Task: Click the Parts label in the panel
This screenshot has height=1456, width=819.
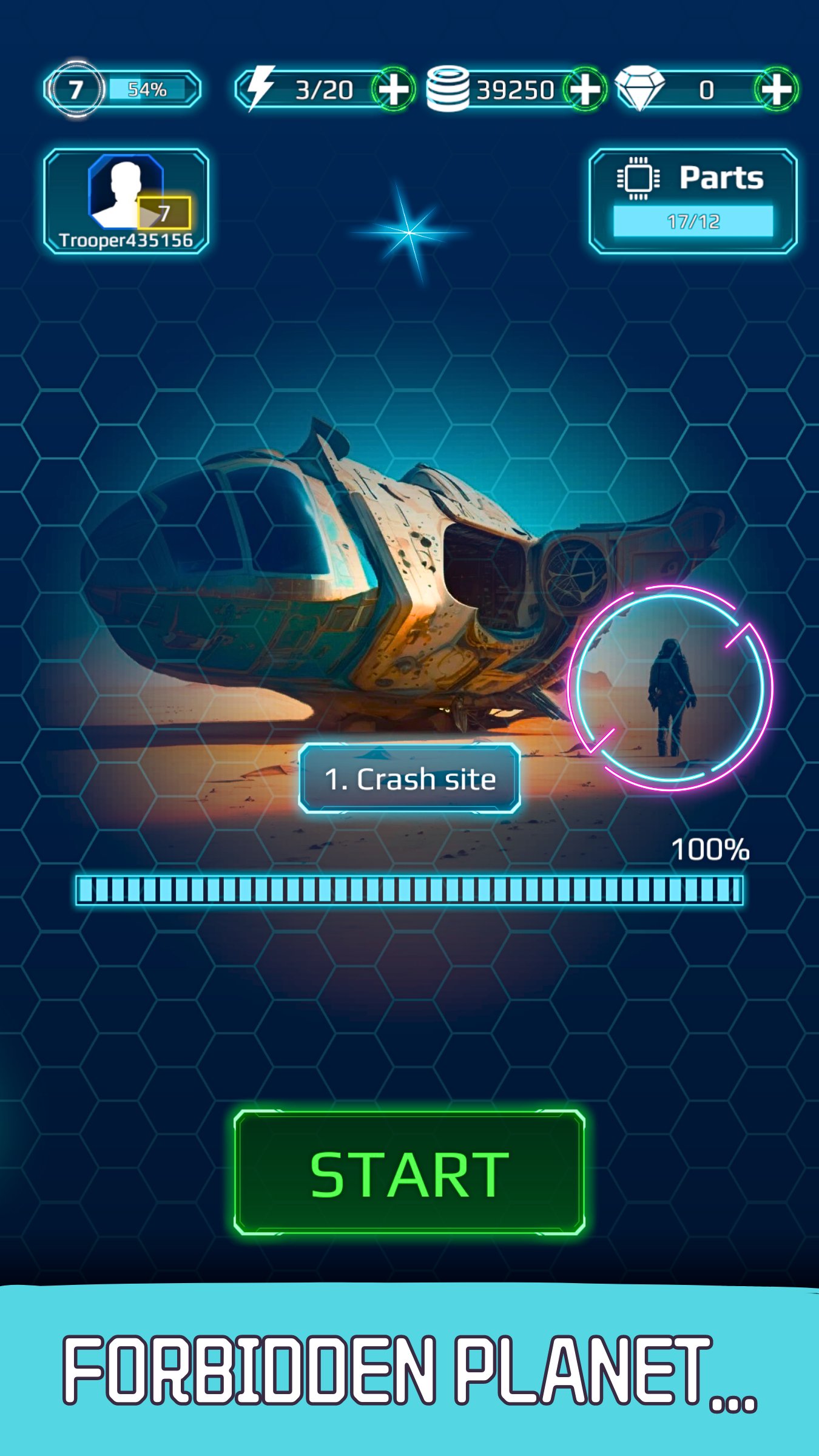Action: 722,177
